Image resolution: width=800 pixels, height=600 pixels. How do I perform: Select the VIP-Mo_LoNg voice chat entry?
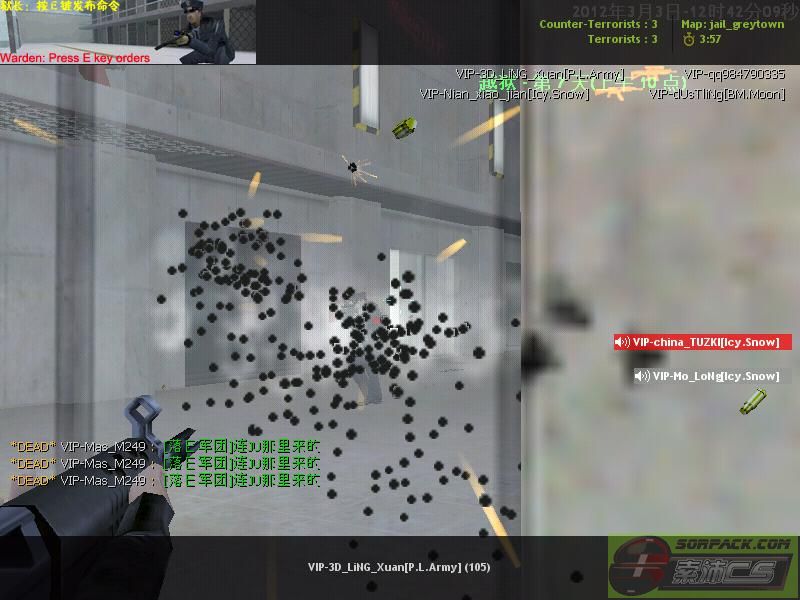[x=706, y=376]
